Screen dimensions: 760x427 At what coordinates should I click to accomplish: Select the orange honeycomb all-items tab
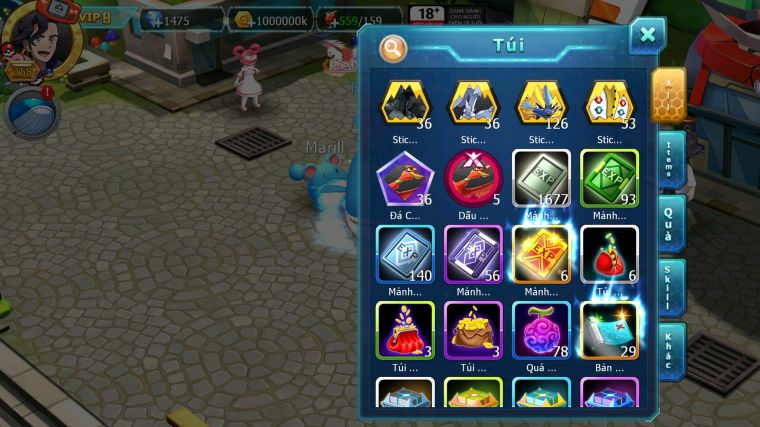tap(669, 95)
